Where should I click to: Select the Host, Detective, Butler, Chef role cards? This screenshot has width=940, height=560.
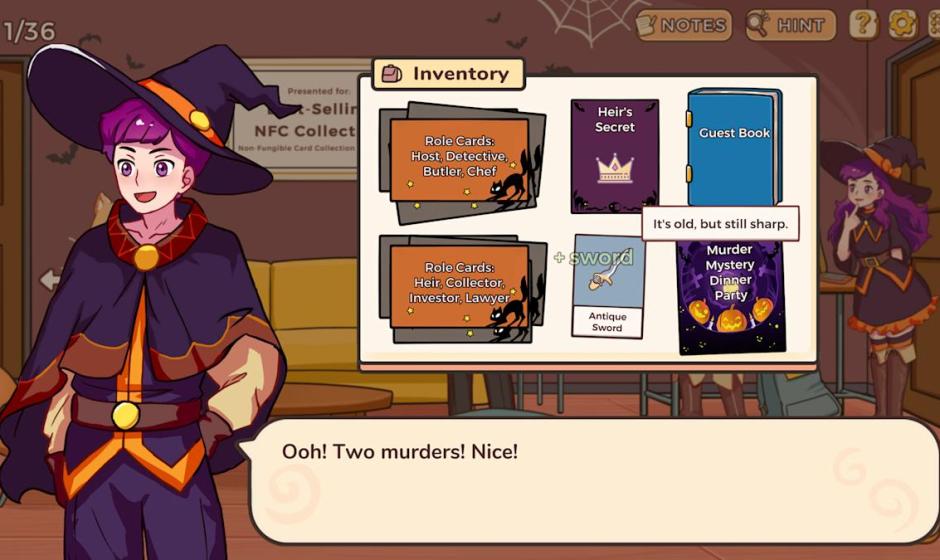pos(460,162)
